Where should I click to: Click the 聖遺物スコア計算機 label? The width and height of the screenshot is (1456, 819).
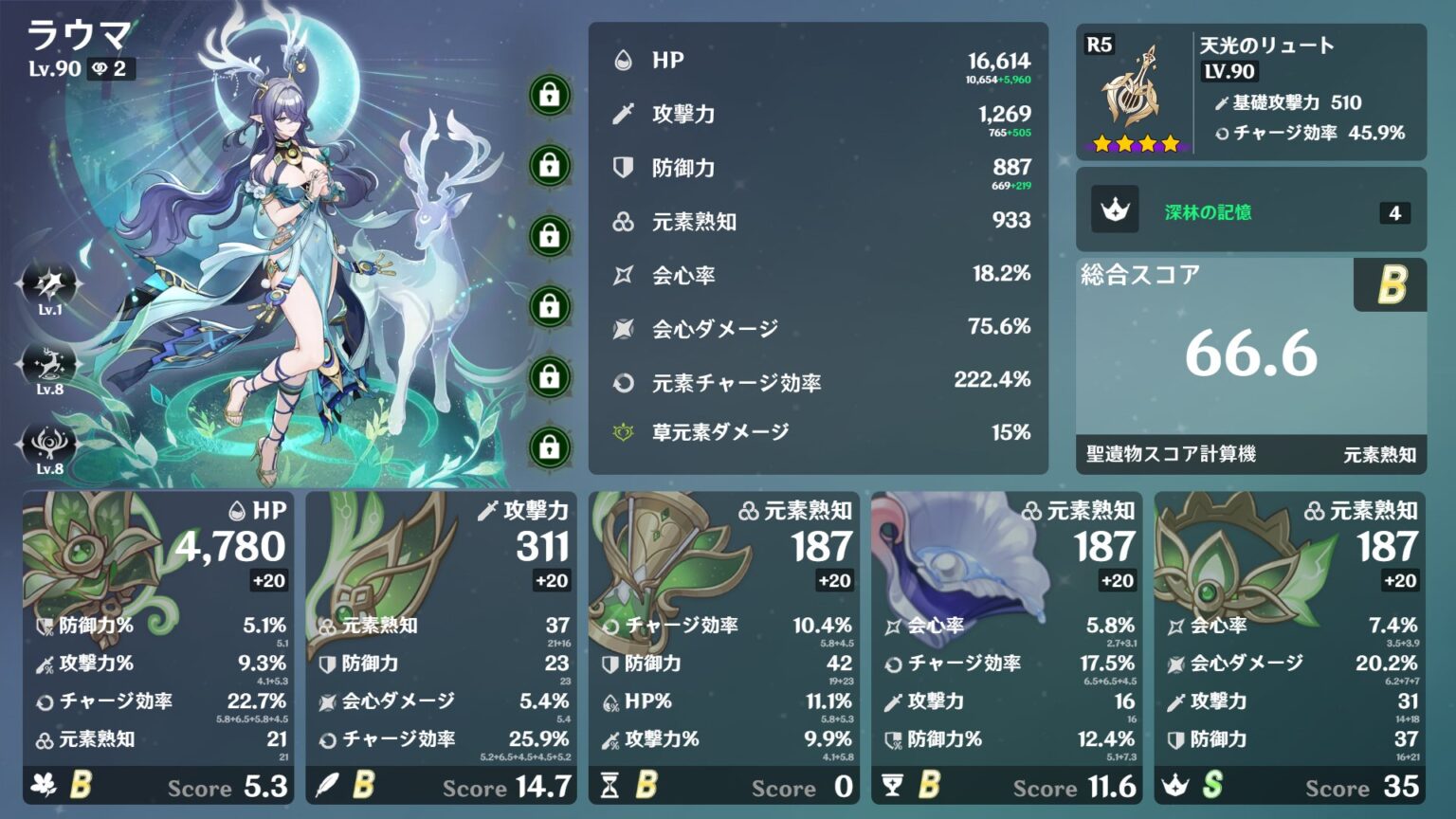pyautogui.click(x=1169, y=455)
